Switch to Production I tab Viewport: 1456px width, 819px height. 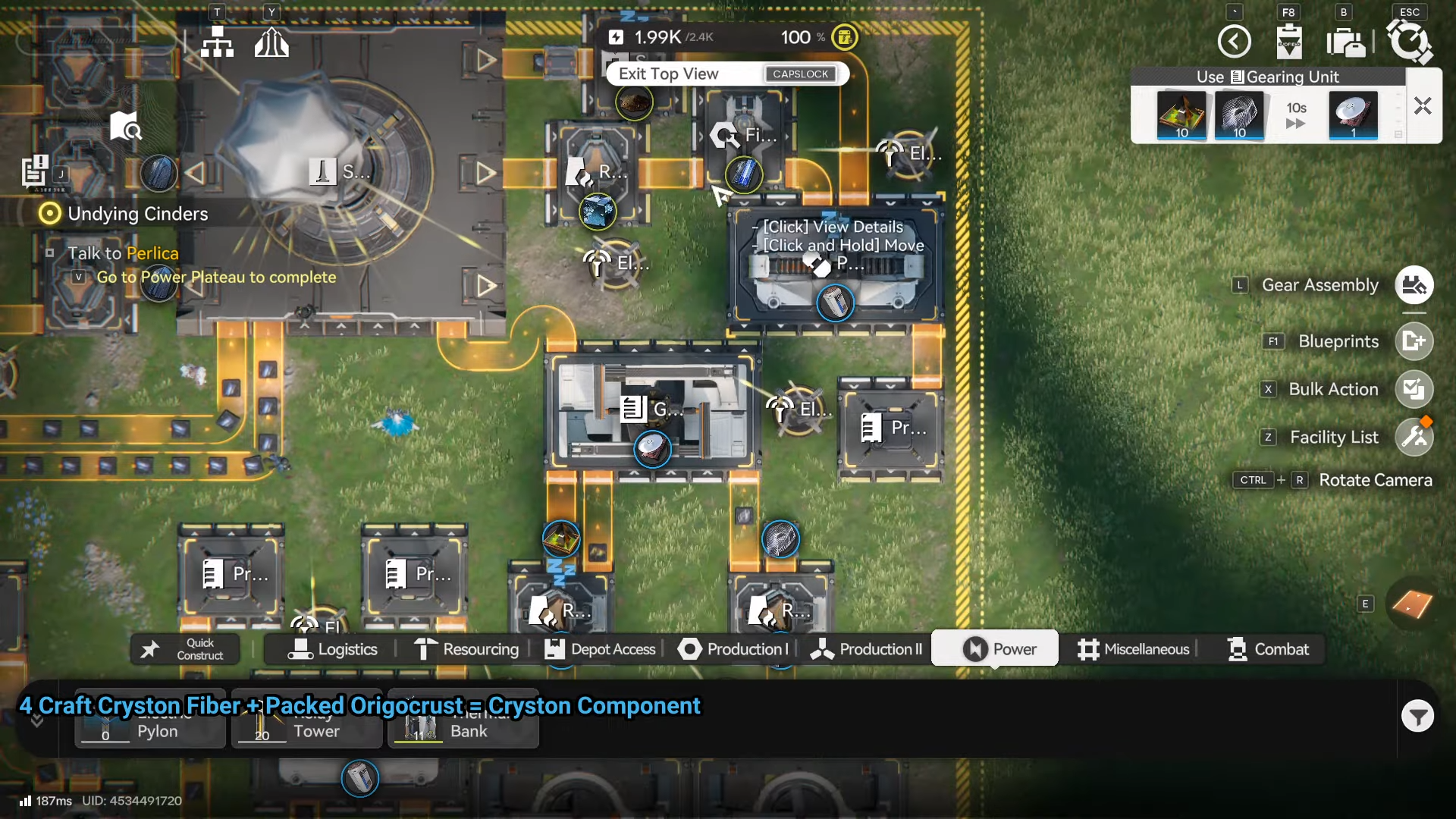point(733,649)
